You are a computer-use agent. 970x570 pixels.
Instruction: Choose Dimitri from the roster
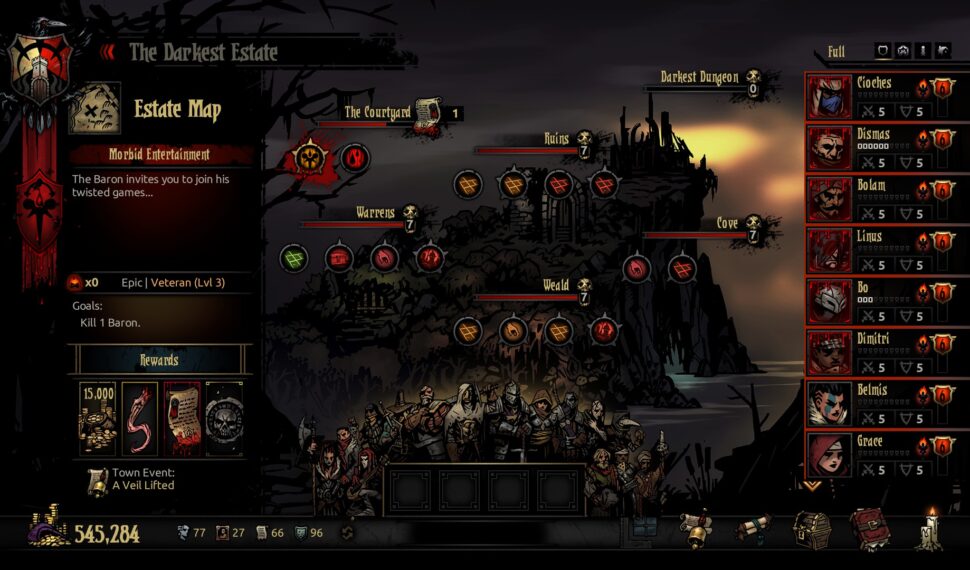pos(828,353)
